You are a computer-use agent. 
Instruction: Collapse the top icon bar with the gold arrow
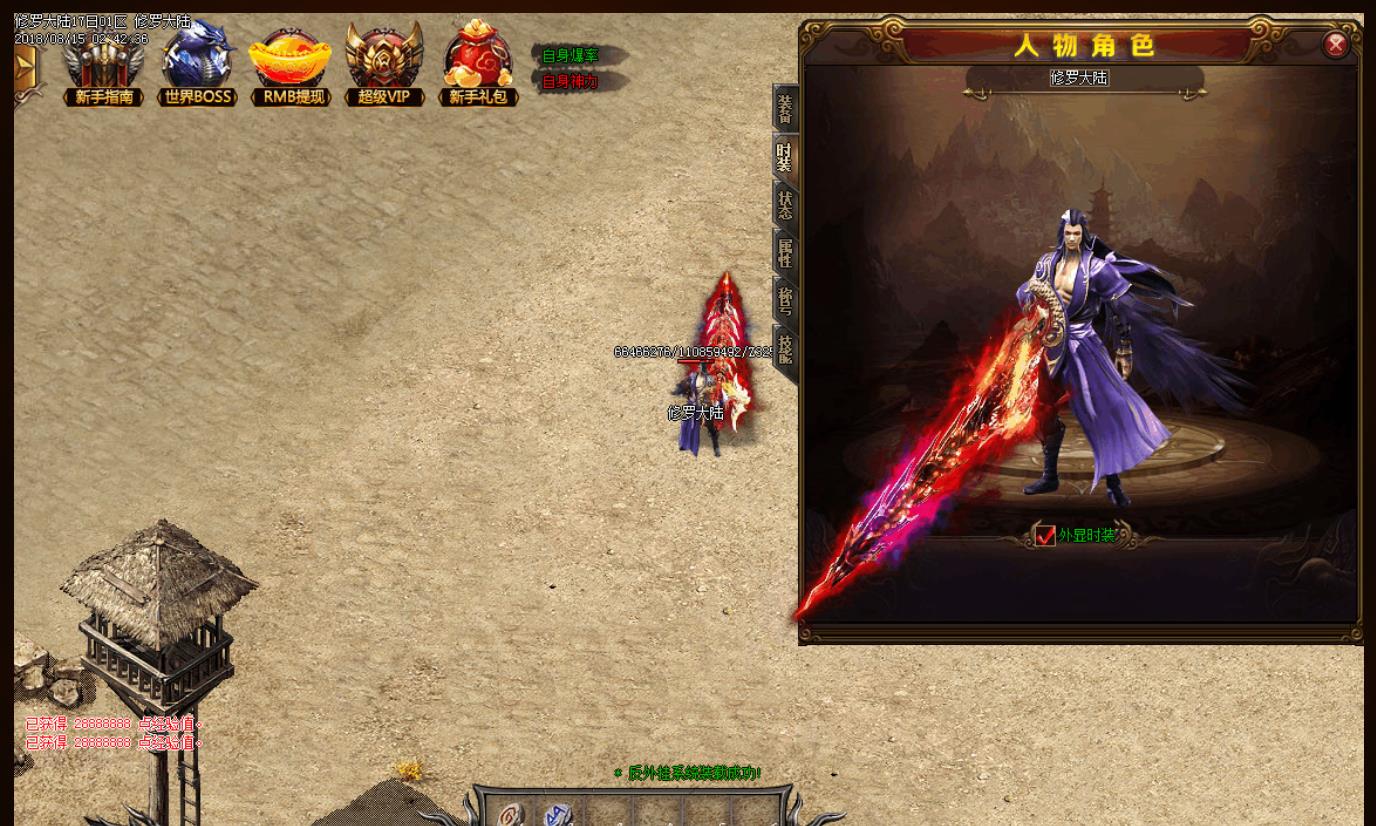click(x=24, y=68)
